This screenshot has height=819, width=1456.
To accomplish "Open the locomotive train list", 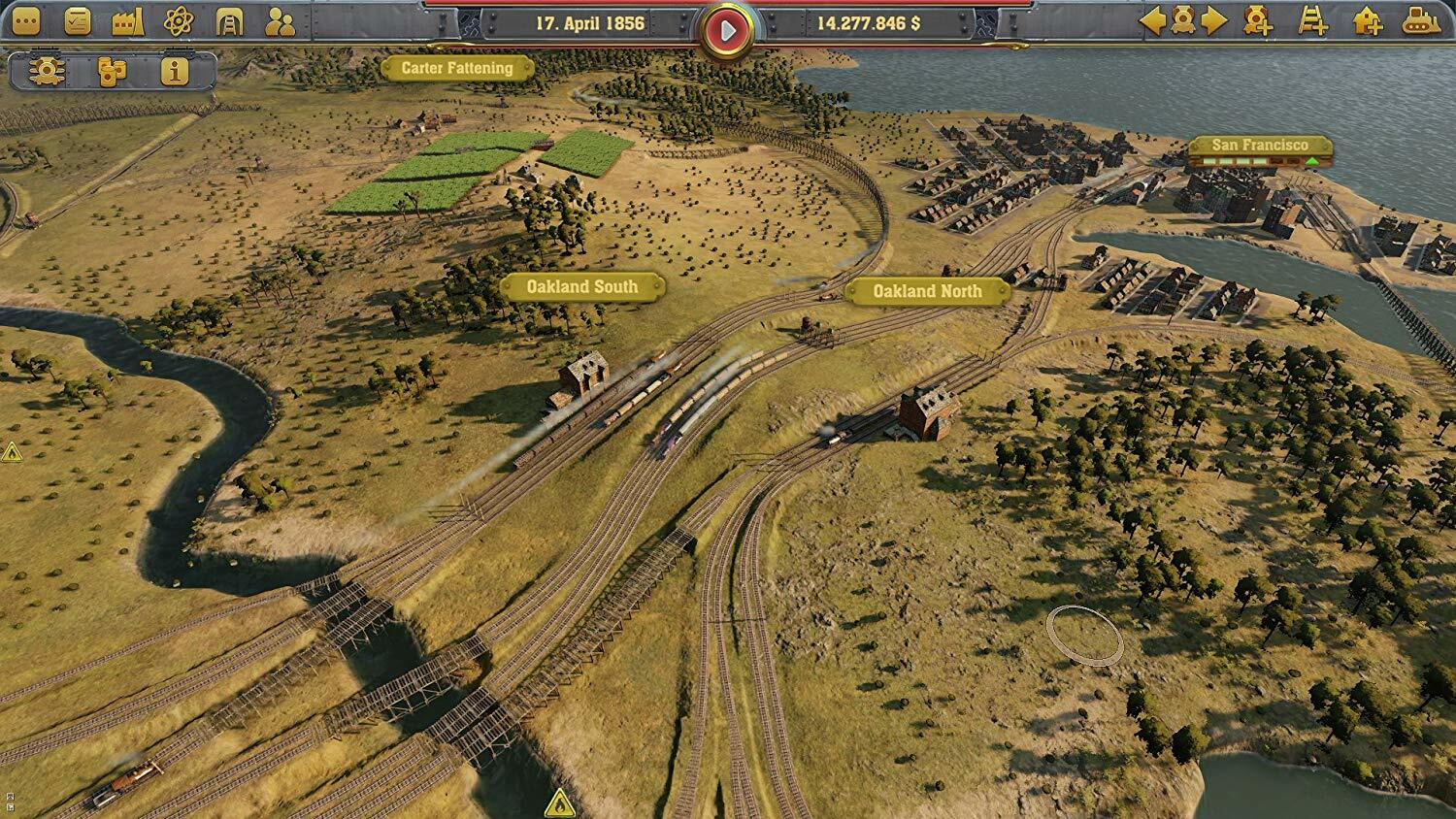I will tap(46, 72).
